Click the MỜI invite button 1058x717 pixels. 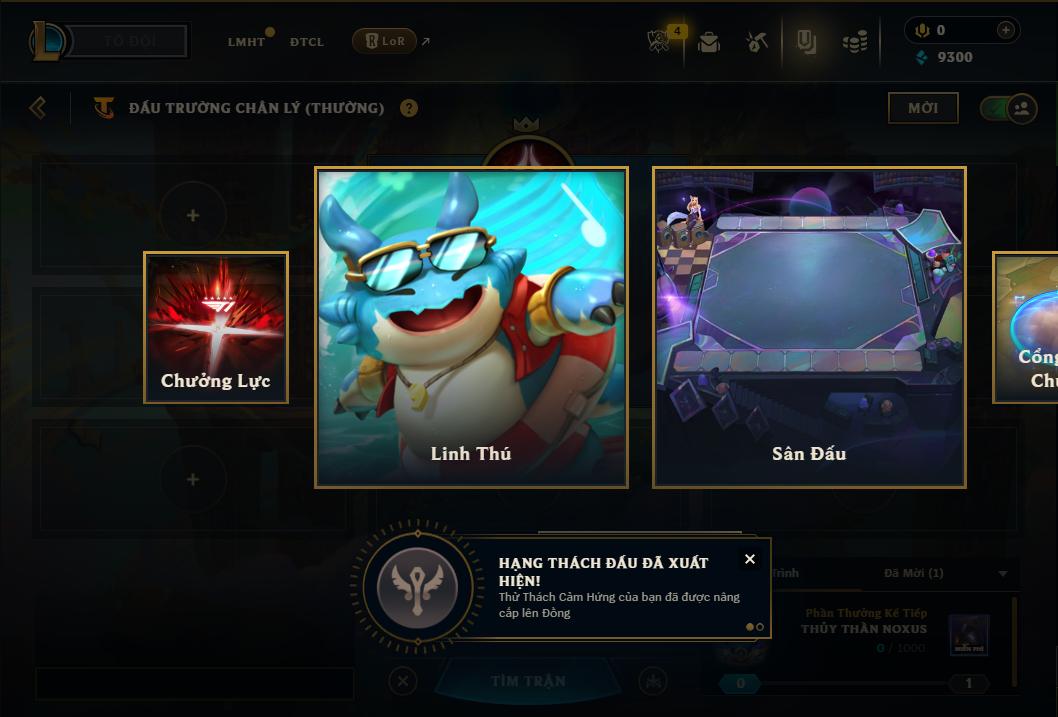922,108
